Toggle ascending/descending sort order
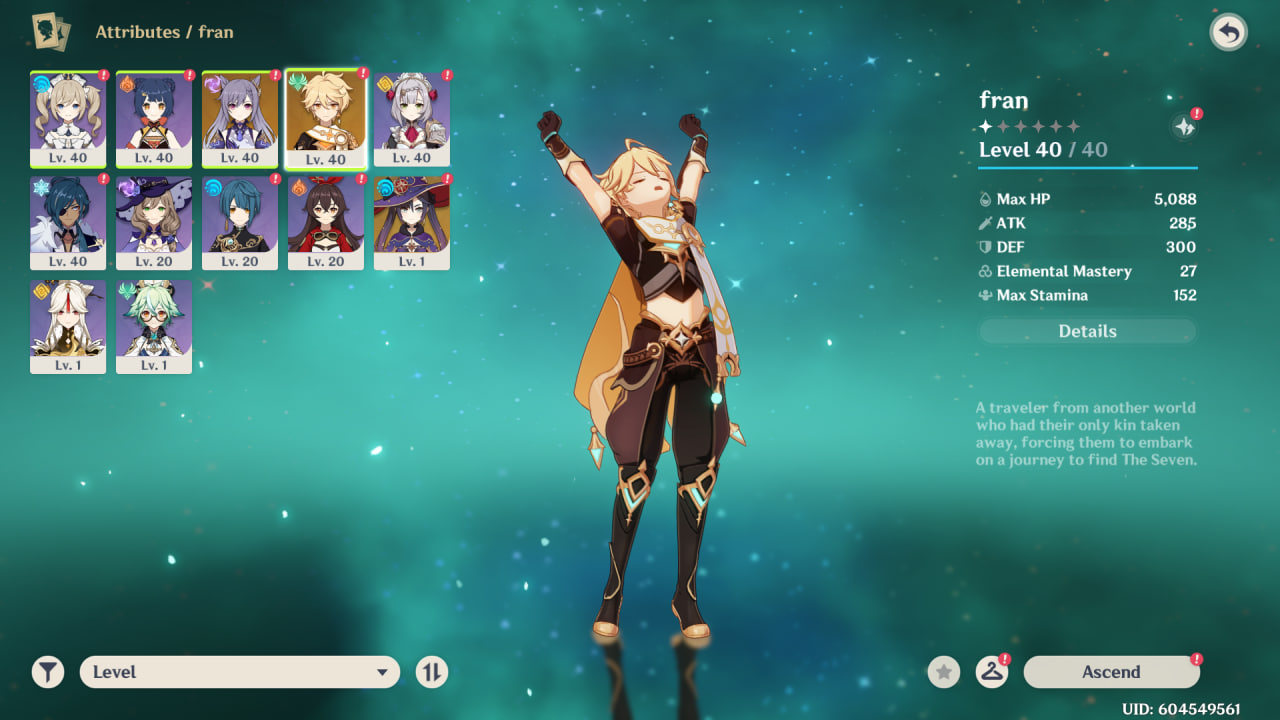Viewport: 1280px width, 720px height. coord(432,672)
